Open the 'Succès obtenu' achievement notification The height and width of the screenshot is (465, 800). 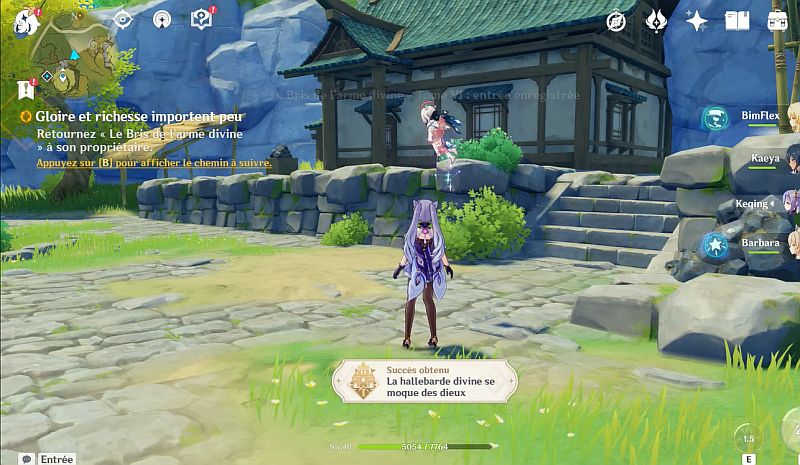[426, 381]
